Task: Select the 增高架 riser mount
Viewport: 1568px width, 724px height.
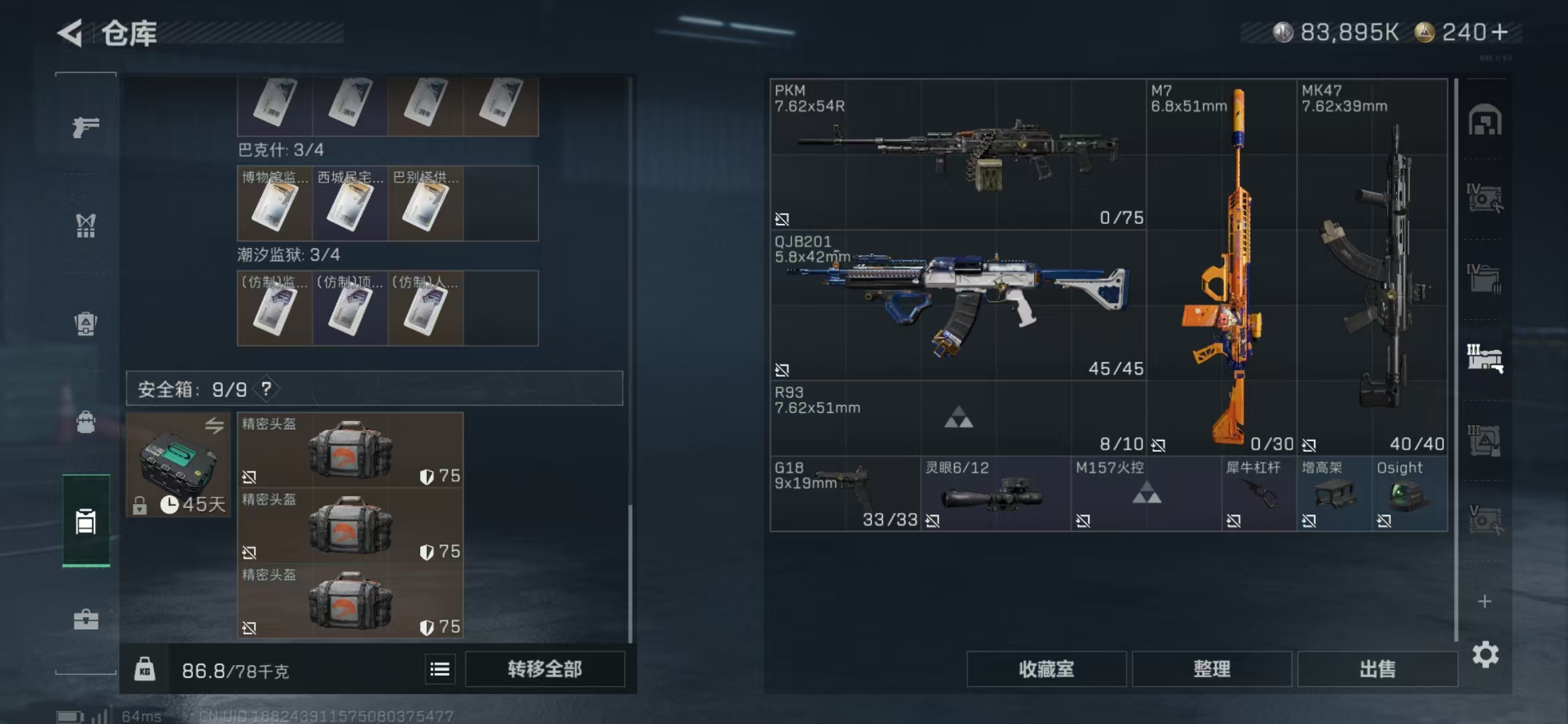Action: [1333, 494]
